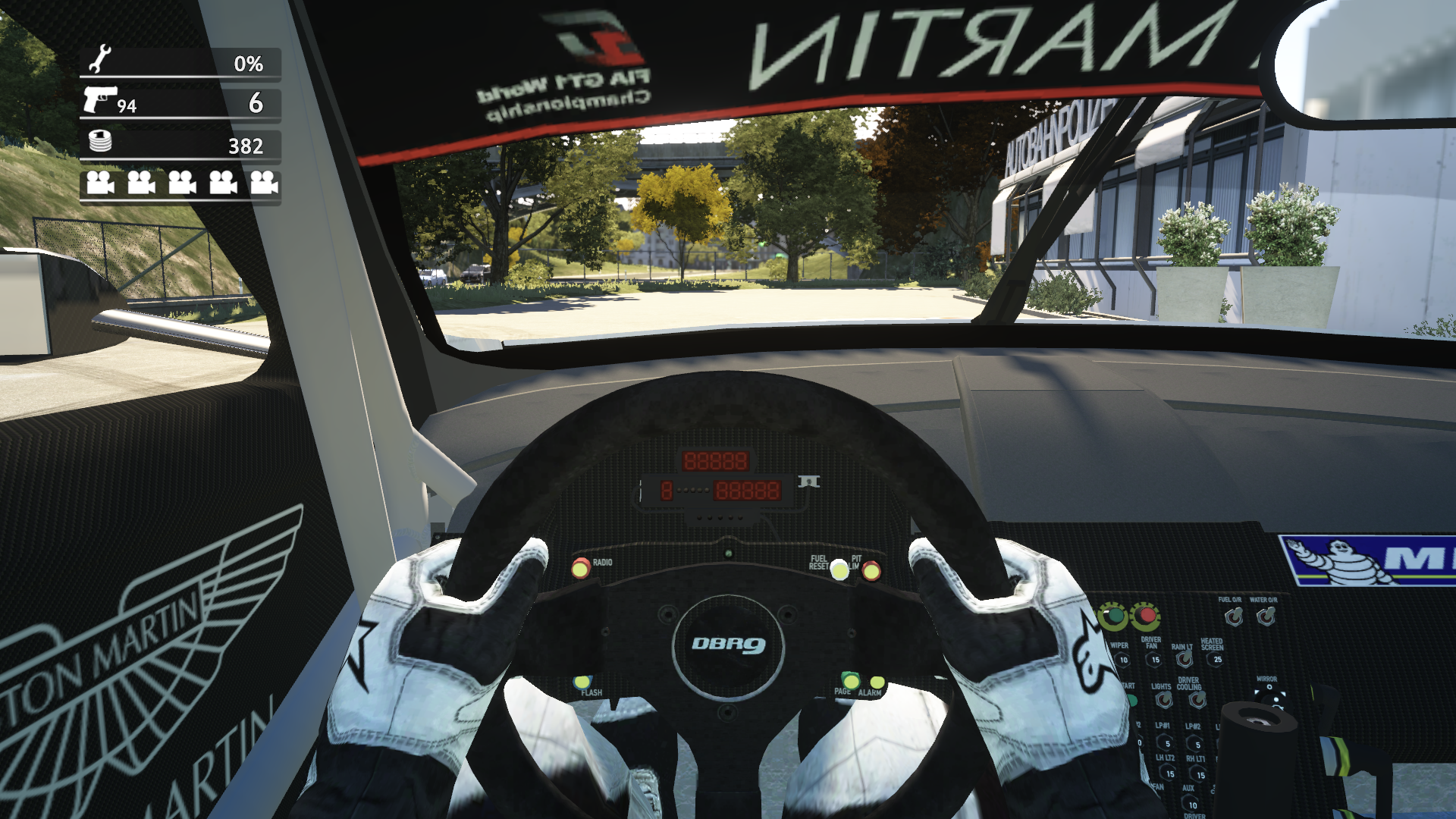The image size is (1456, 819).
Task: Select the pistol weapon icon
Action: pyautogui.click(x=99, y=99)
